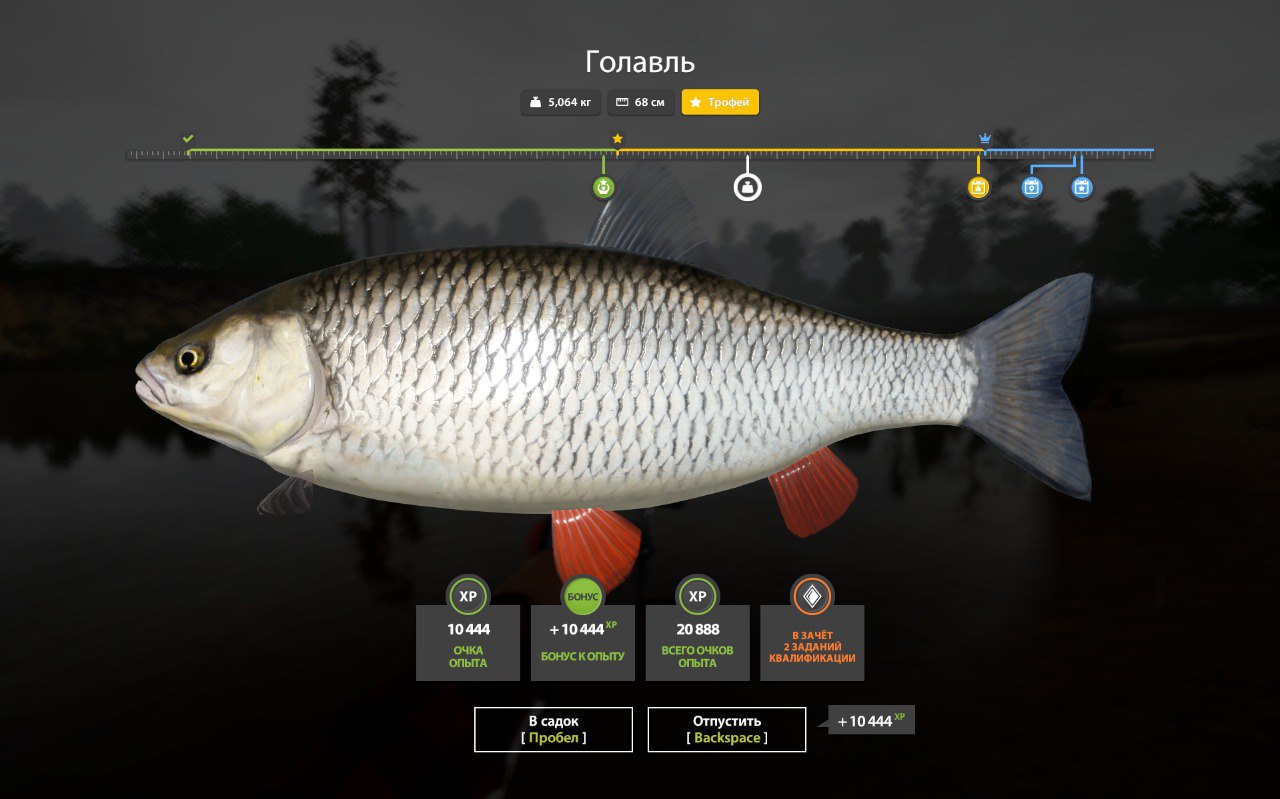Click the green БОНУС experience bonus icon
Image resolution: width=1280 pixels, height=799 pixels.
583,596
